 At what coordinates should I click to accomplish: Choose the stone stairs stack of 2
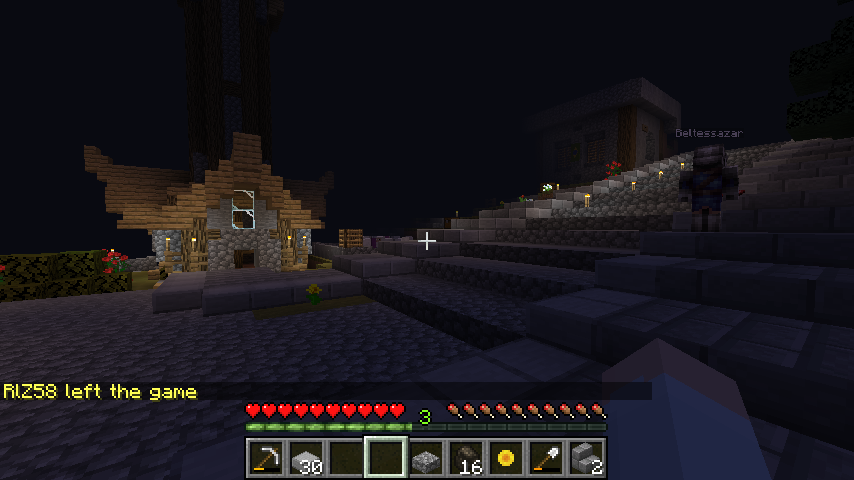pos(585,458)
